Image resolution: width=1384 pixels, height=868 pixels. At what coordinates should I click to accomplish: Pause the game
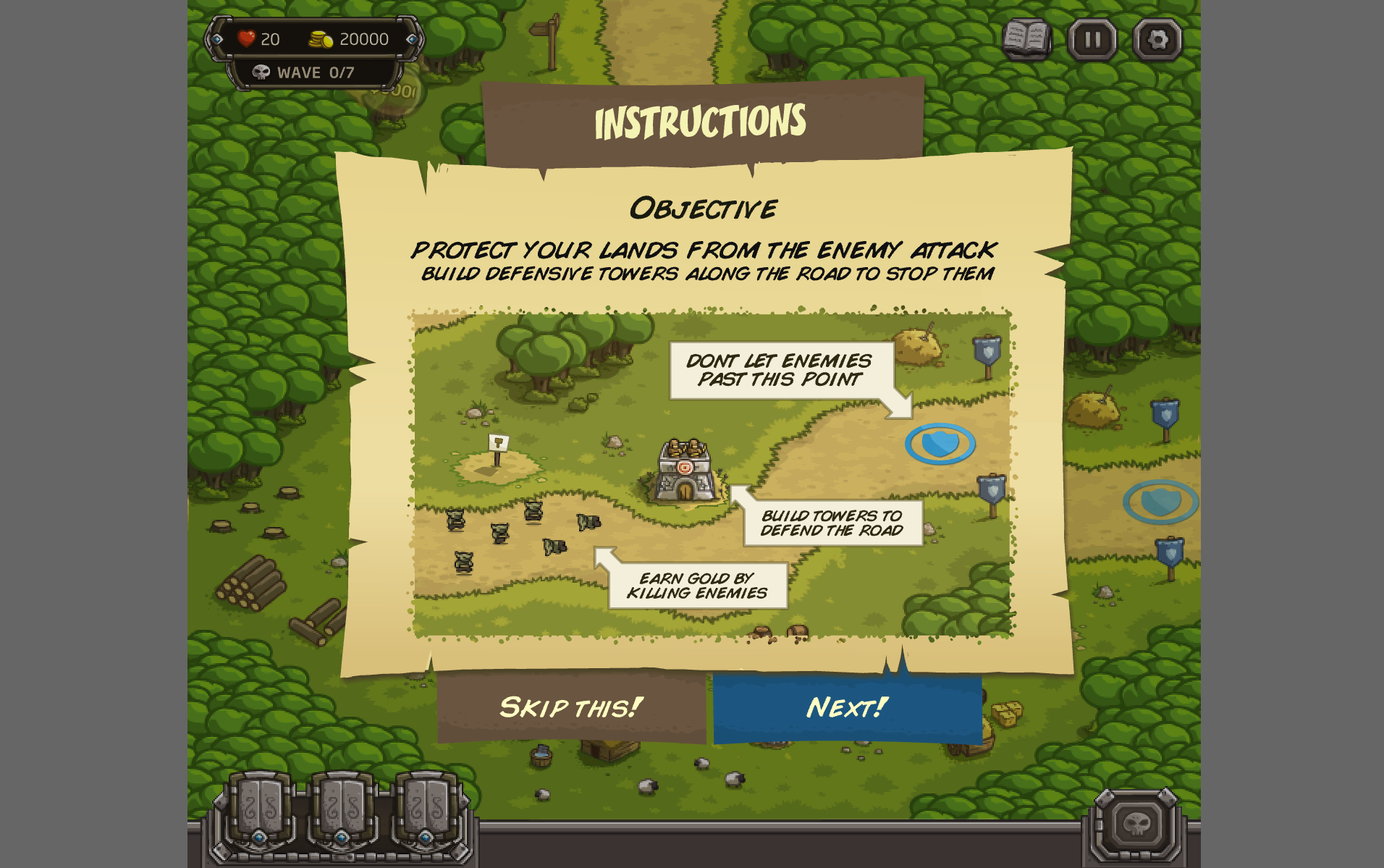1092,39
